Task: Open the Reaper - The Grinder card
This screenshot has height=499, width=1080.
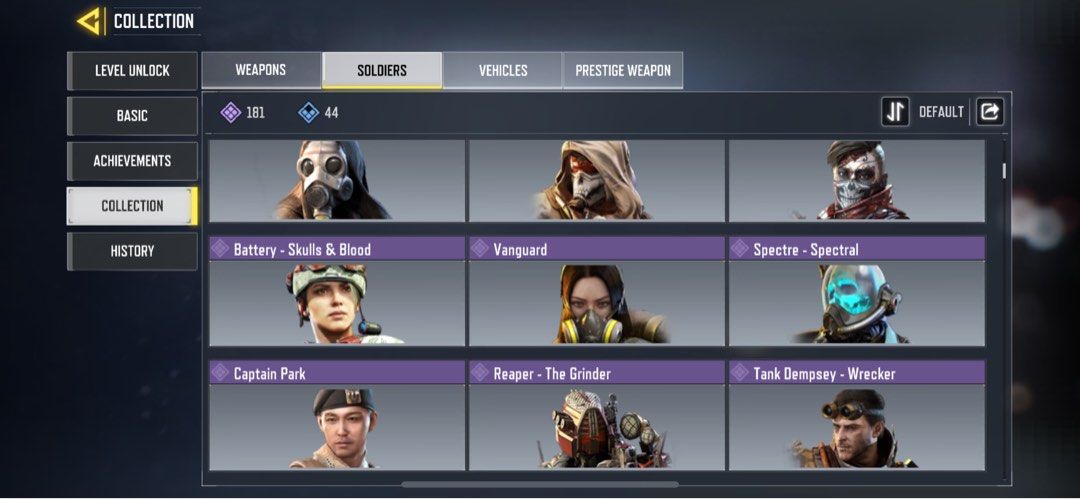Action: click(597, 416)
